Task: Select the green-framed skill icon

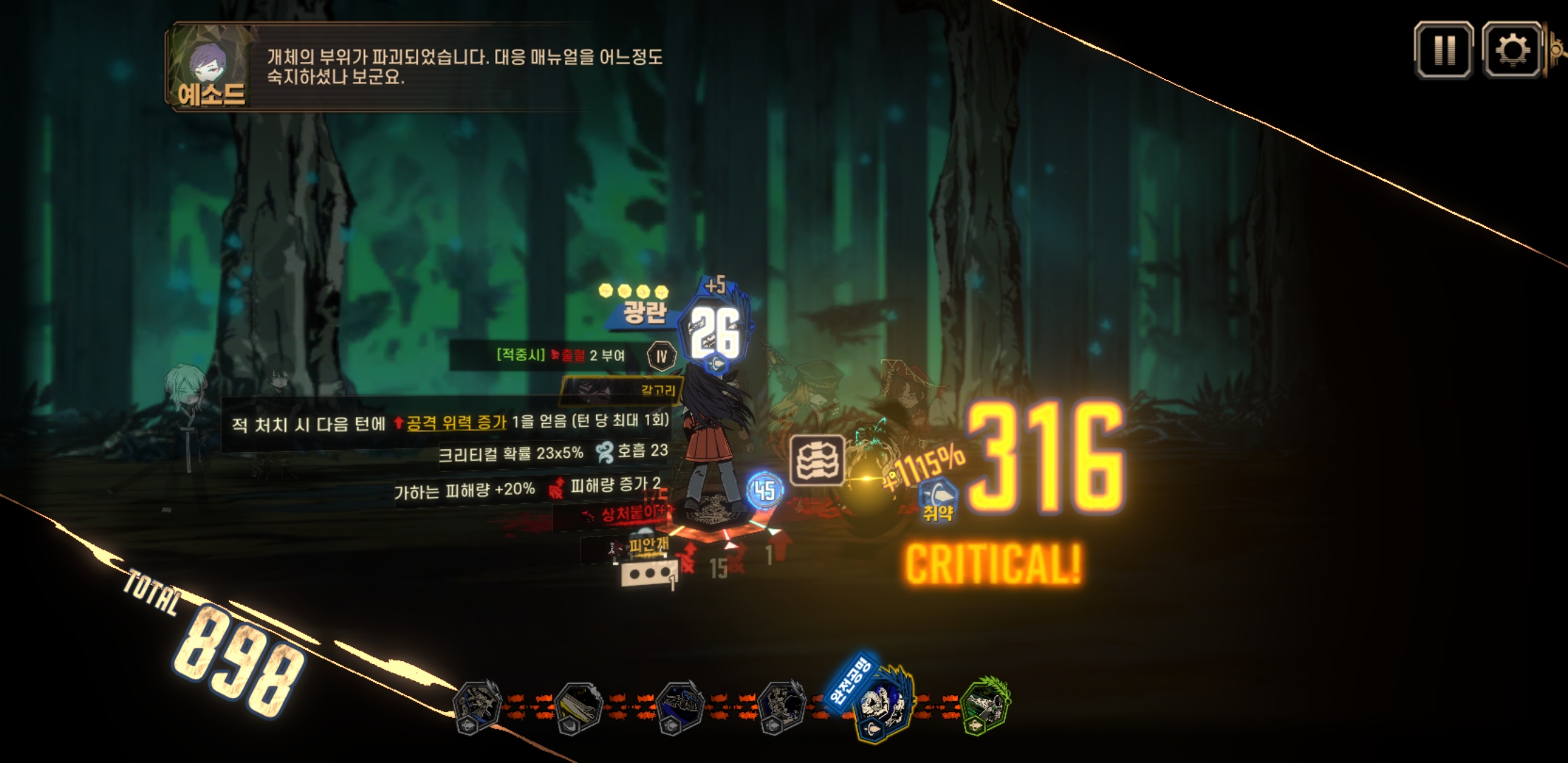Action: tap(986, 704)
